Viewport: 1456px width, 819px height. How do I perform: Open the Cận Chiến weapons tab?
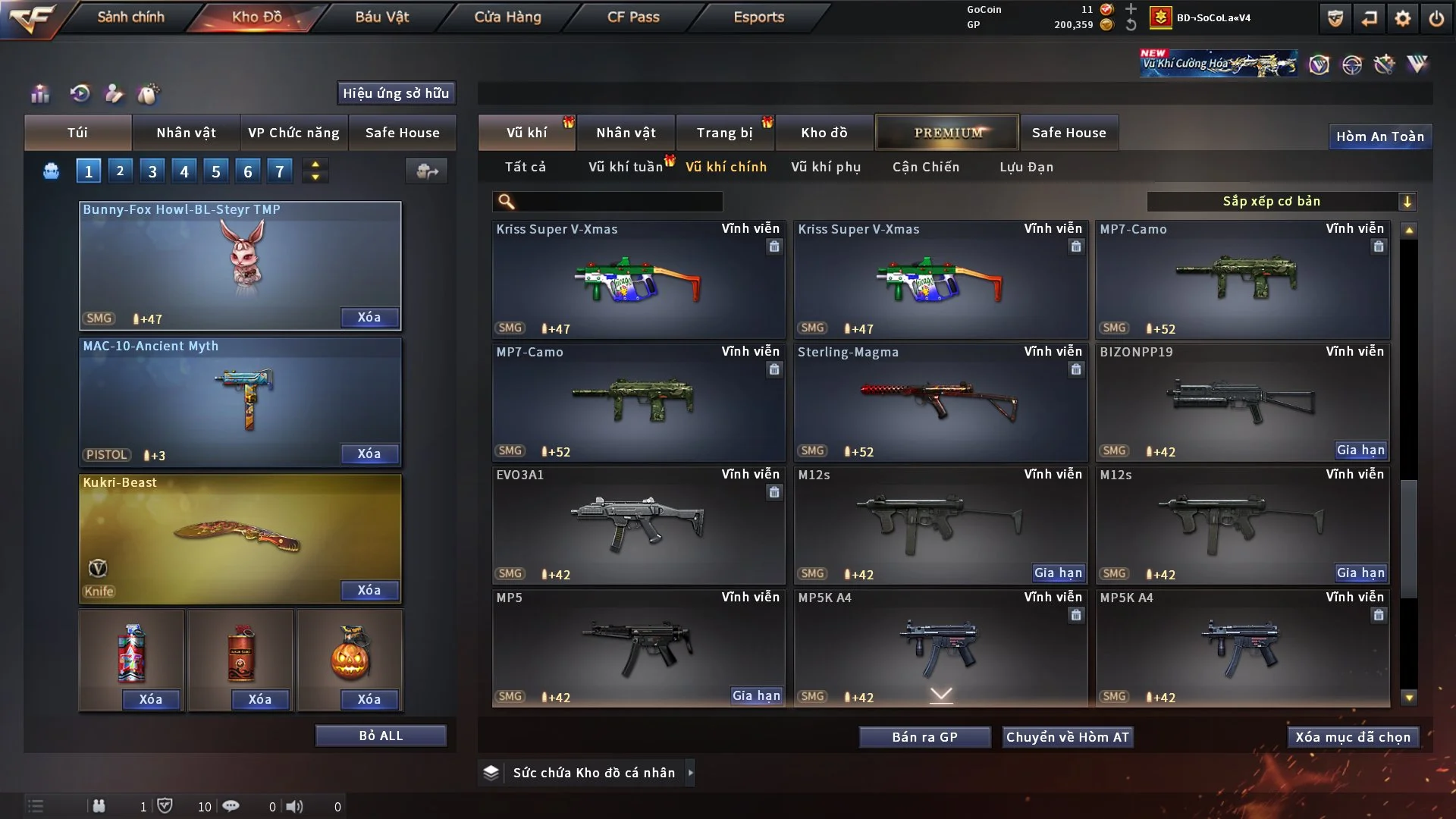click(925, 167)
